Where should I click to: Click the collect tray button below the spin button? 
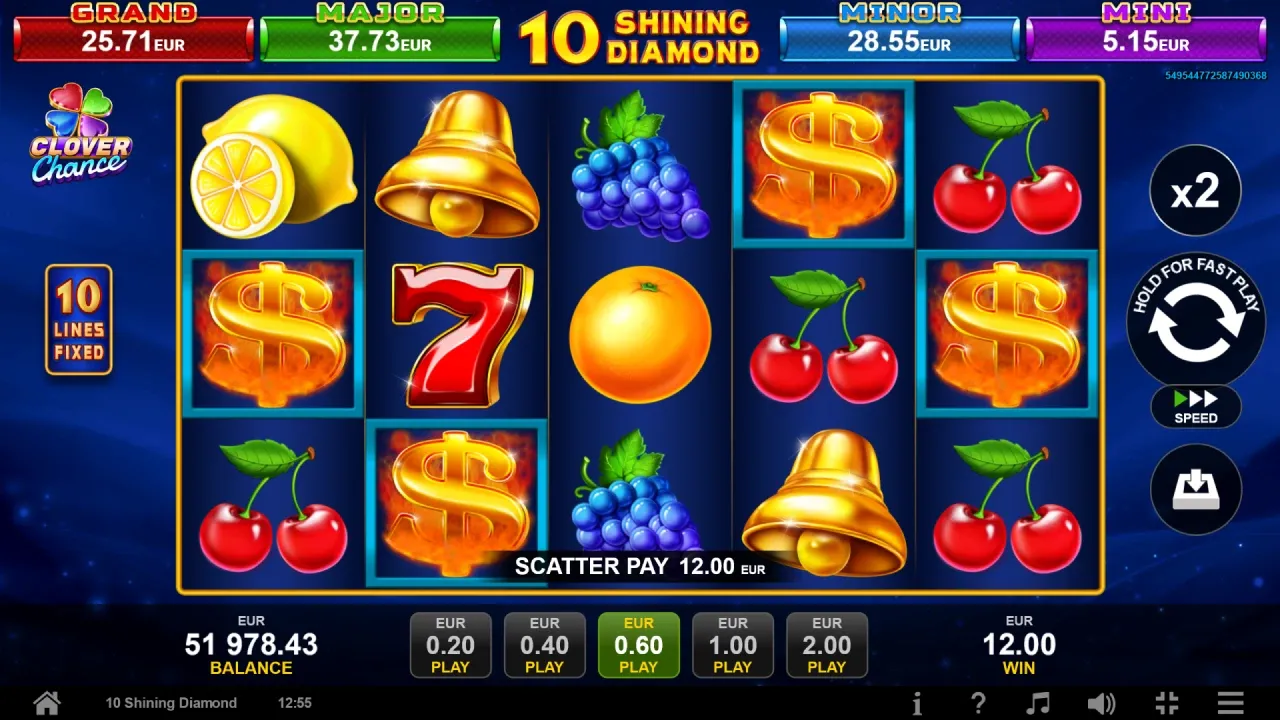[1195, 489]
